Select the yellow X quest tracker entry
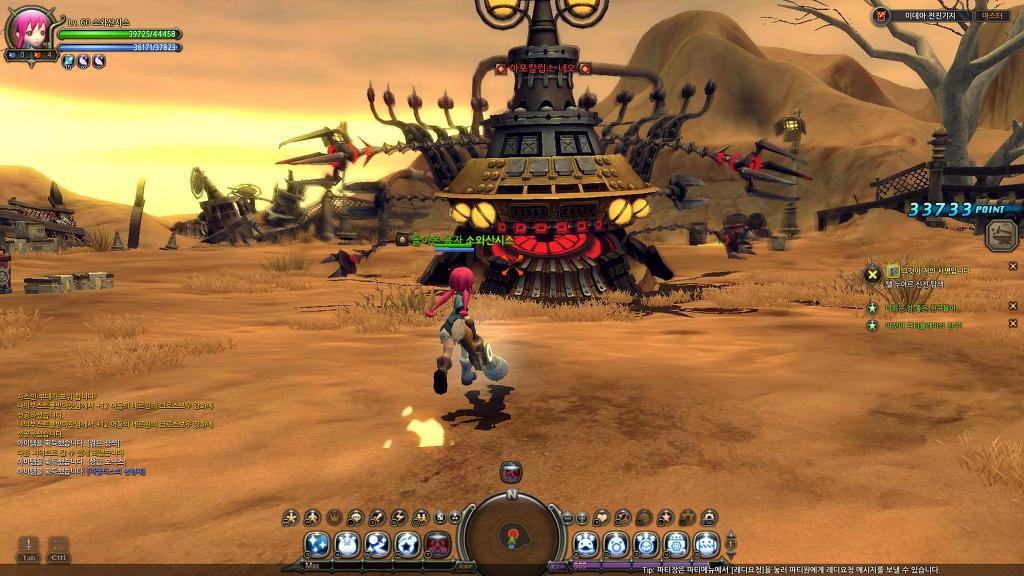Viewport: 1024px width, 576px height. pos(873,271)
